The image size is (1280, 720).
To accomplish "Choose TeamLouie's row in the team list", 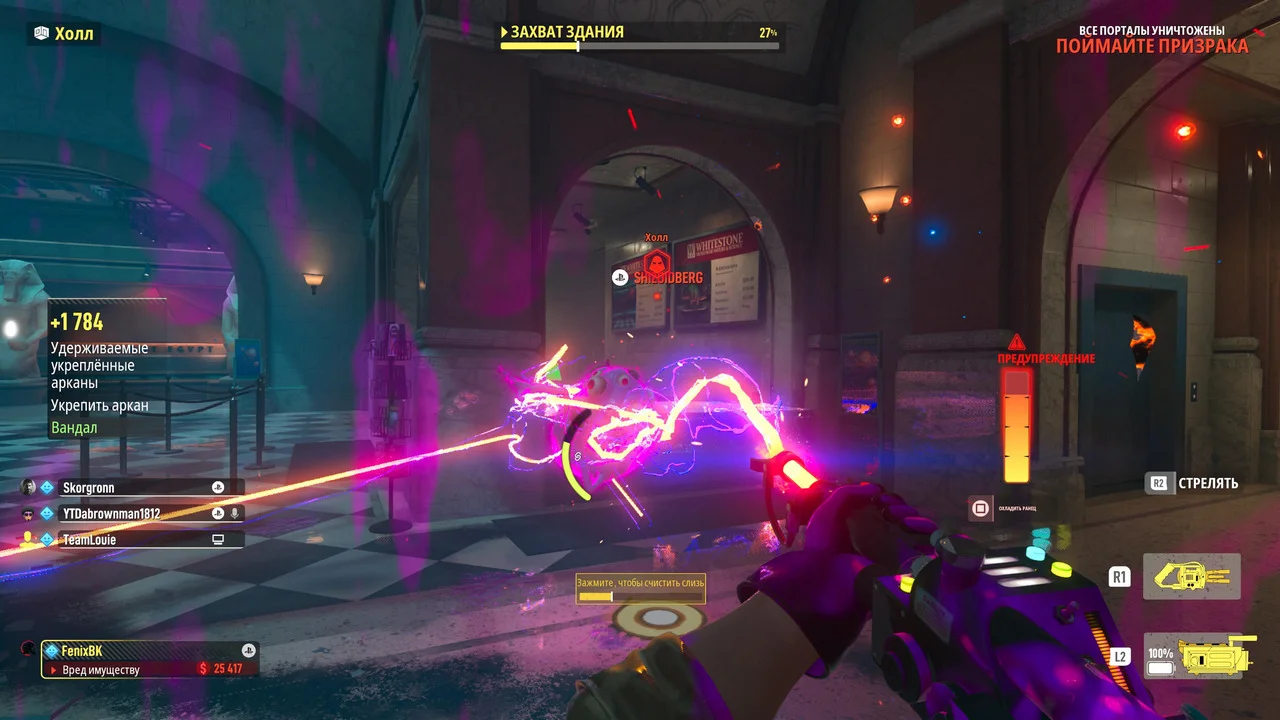I will click(131, 539).
